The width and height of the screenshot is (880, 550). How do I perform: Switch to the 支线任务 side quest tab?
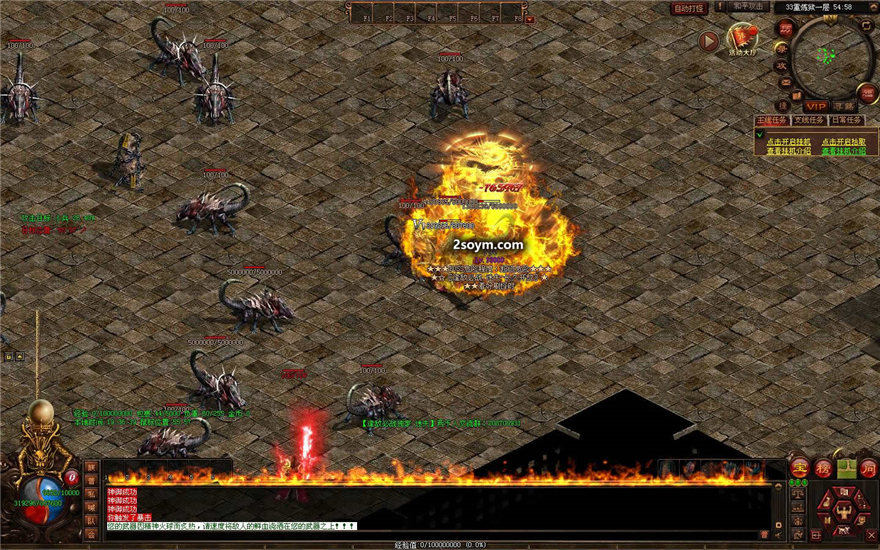tap(809, 120)
